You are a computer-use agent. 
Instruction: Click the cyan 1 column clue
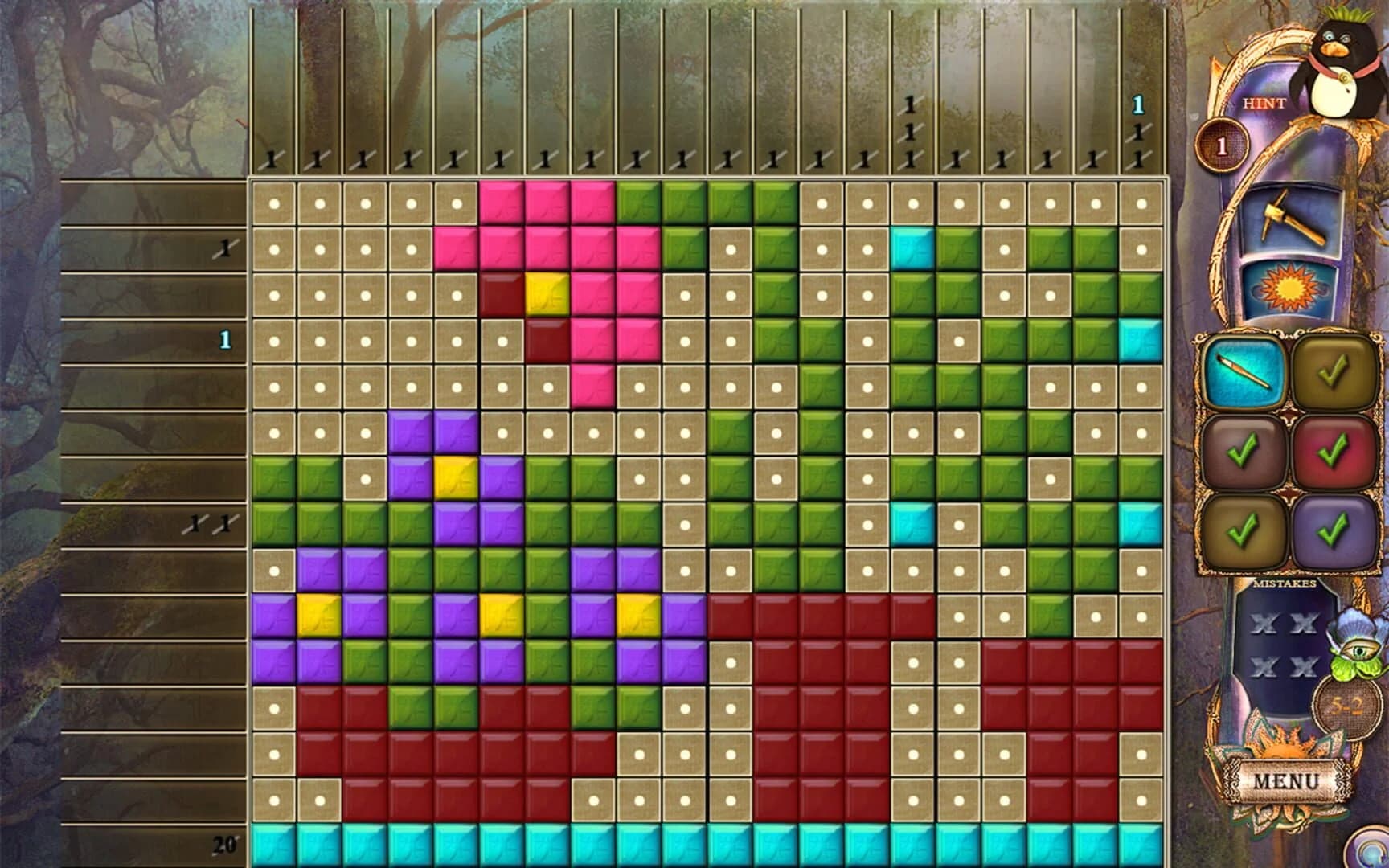pos(1137,103)
